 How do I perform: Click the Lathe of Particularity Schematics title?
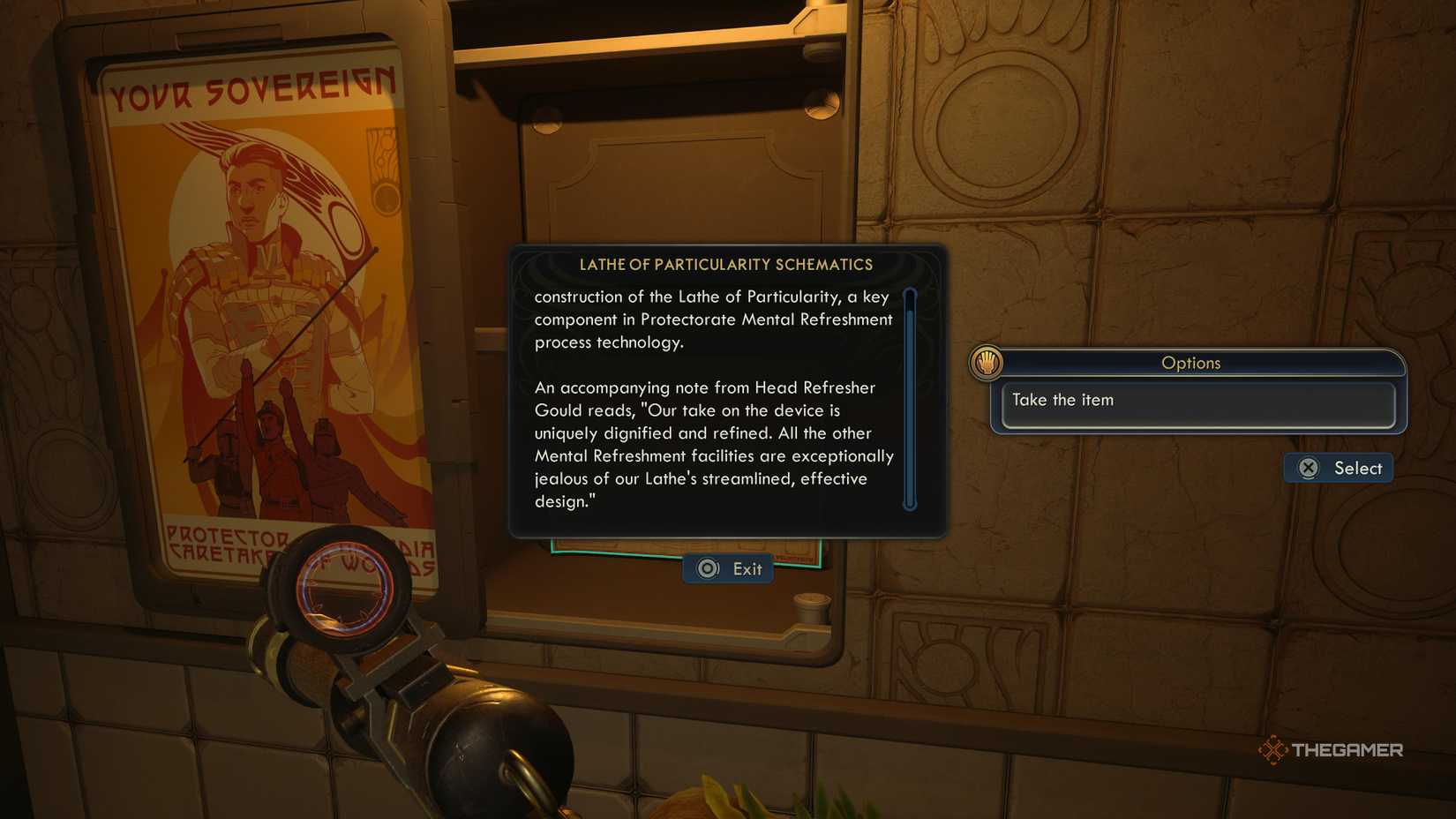point(727,264)
